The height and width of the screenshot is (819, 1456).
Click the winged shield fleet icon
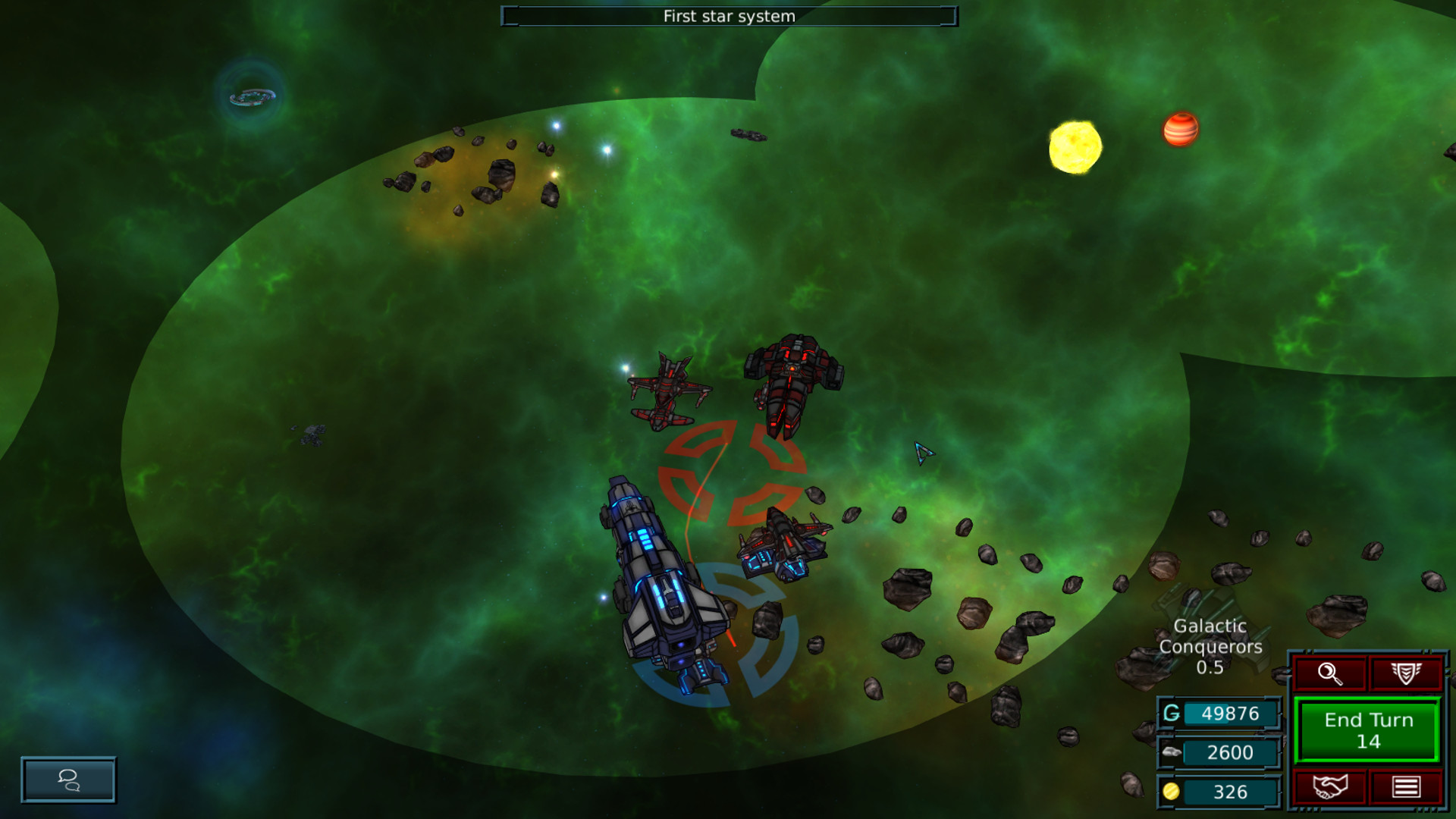click(1407, 673)
